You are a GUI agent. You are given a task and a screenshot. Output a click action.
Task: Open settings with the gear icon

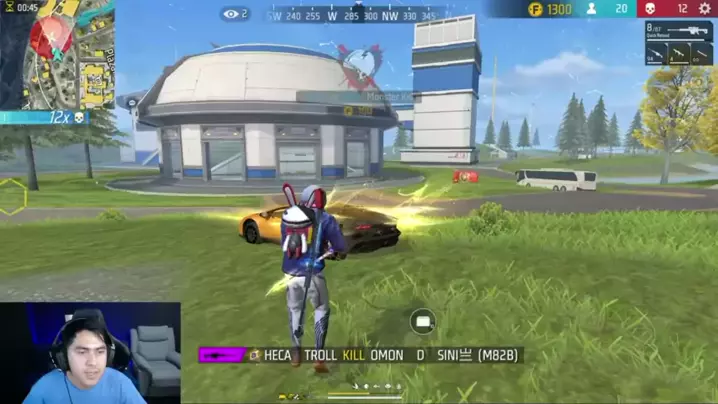(x=704, y=9)
